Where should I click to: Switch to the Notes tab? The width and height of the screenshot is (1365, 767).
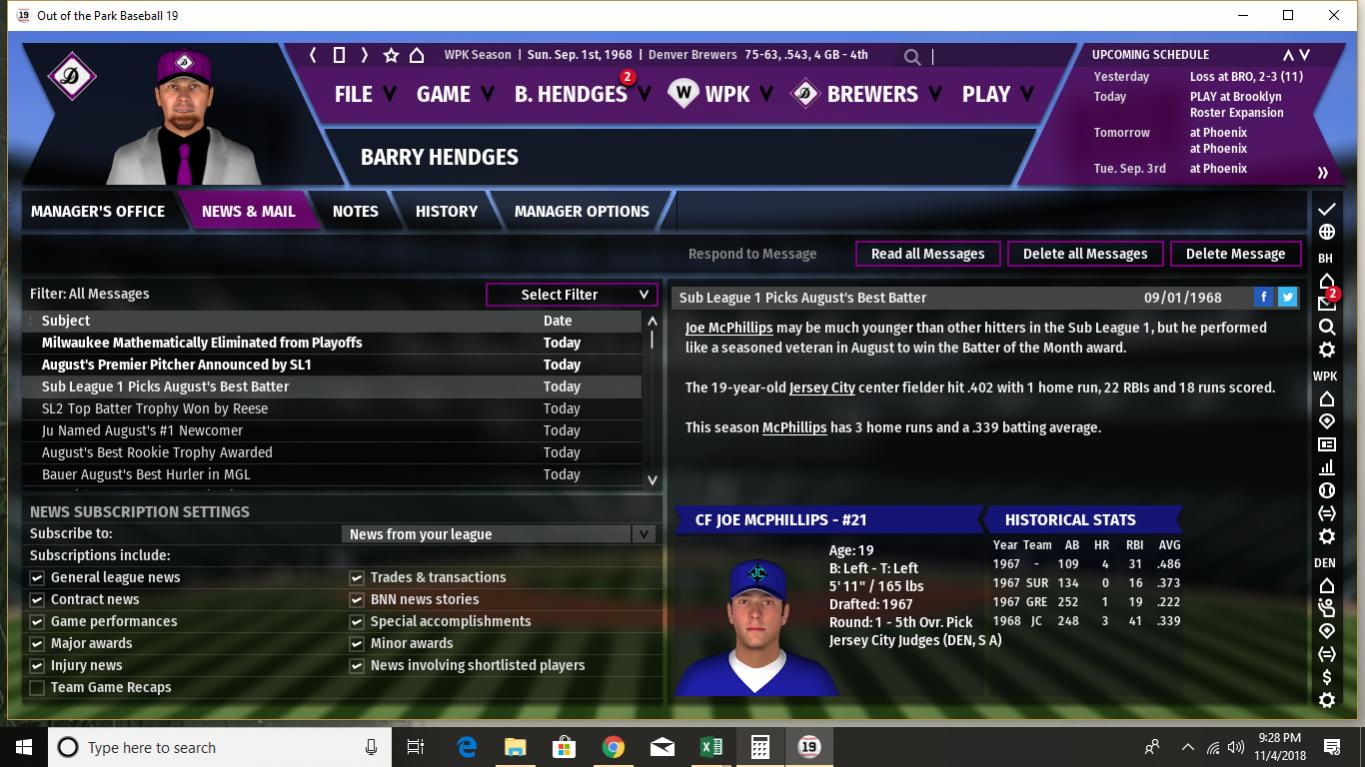coord(355,211)
